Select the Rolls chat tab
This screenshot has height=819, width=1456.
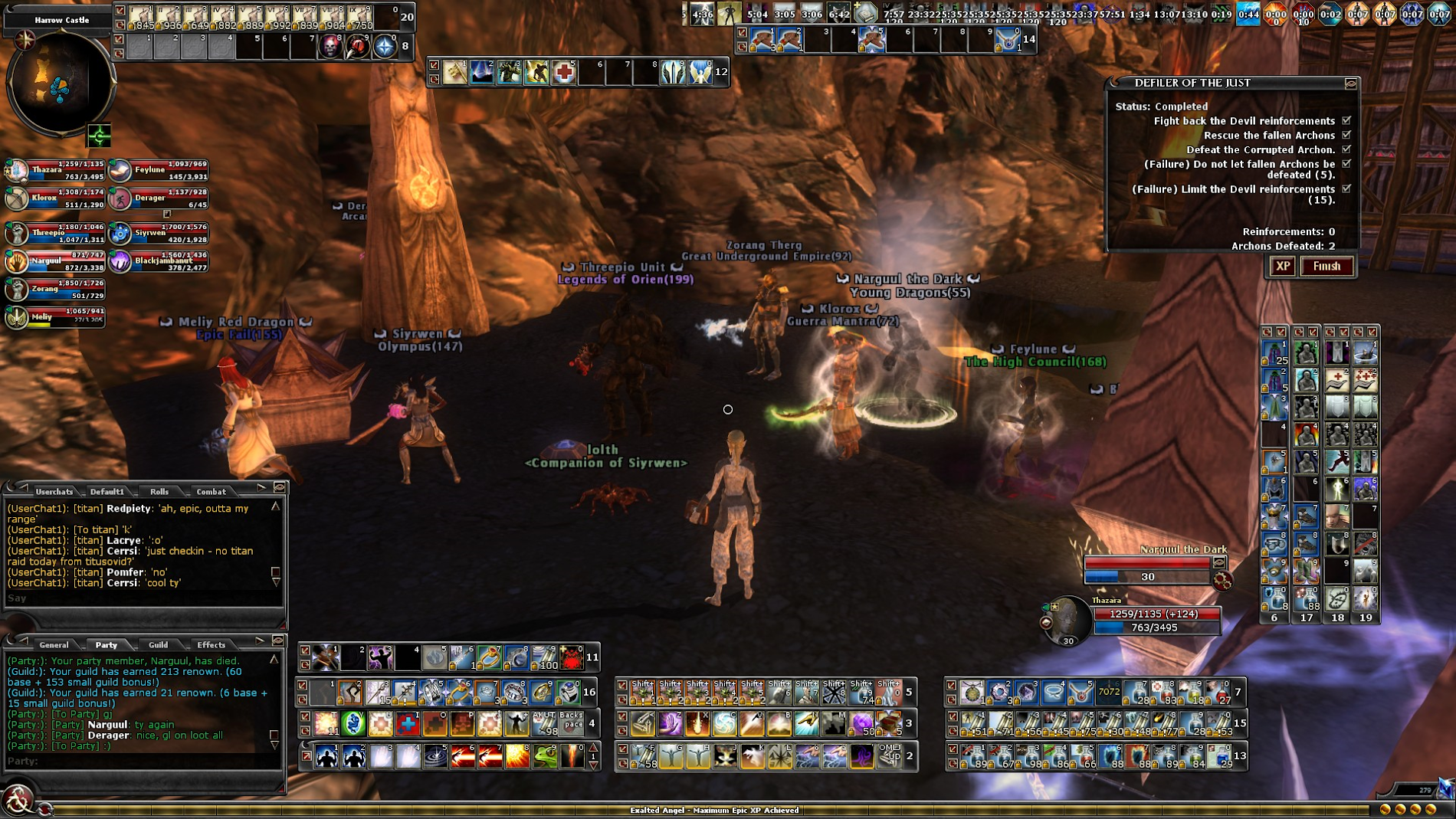[x=159, y=492]
